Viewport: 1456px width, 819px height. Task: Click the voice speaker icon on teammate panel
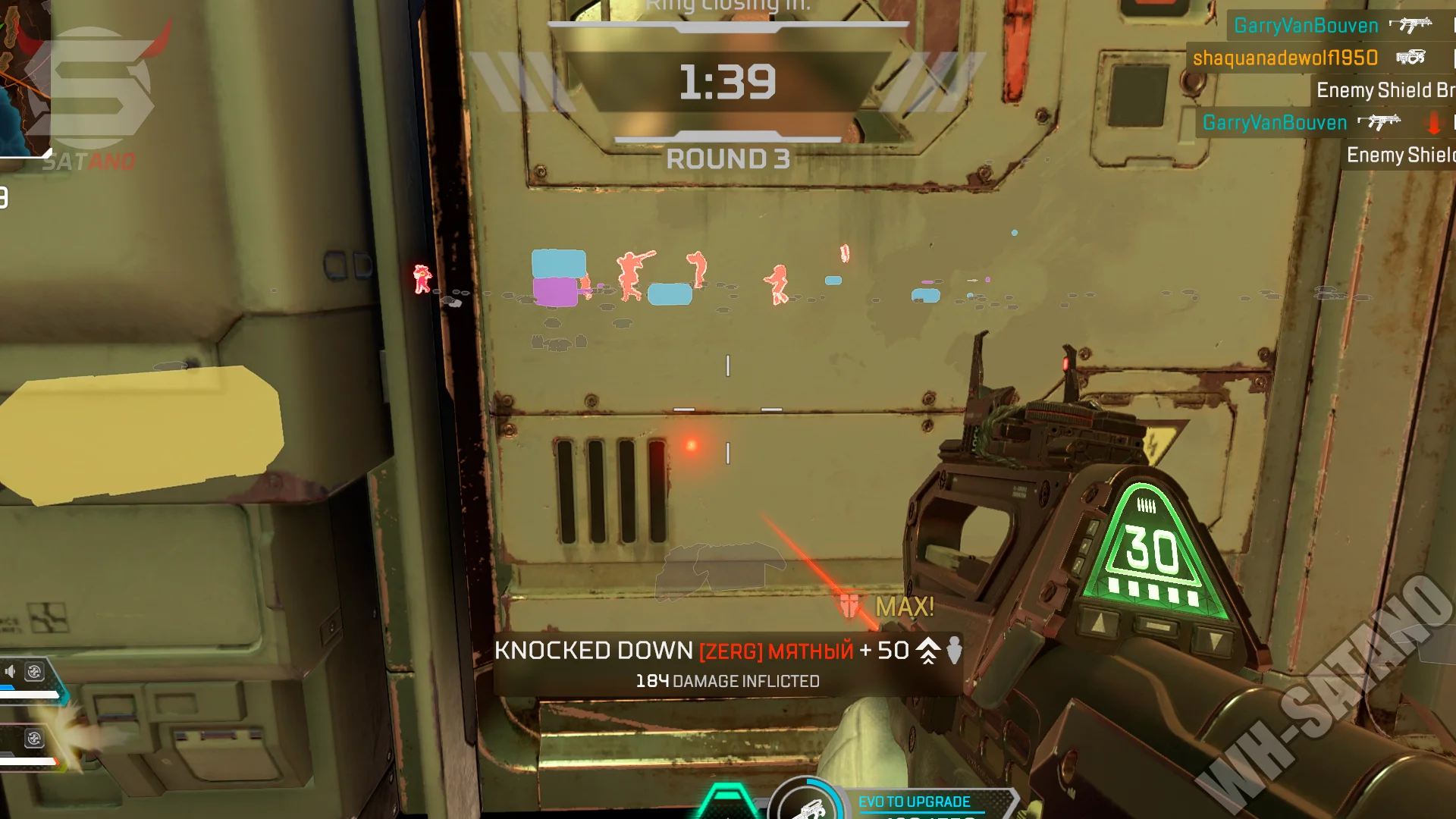pyautogui.click(x=11, y=671)
